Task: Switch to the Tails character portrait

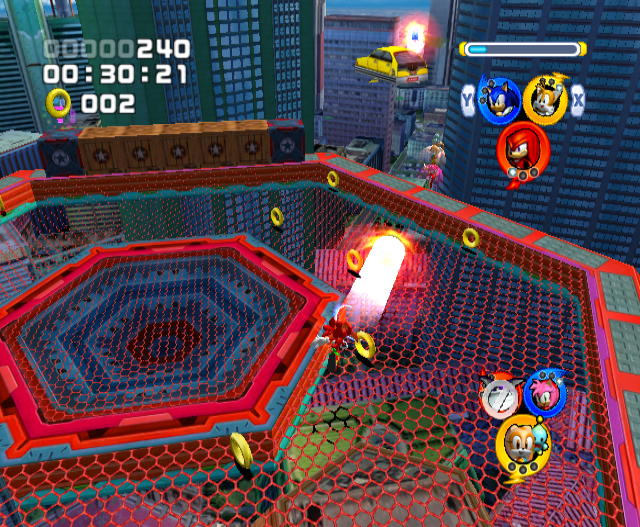Action: pyautogui.click(x=545, y=99)
